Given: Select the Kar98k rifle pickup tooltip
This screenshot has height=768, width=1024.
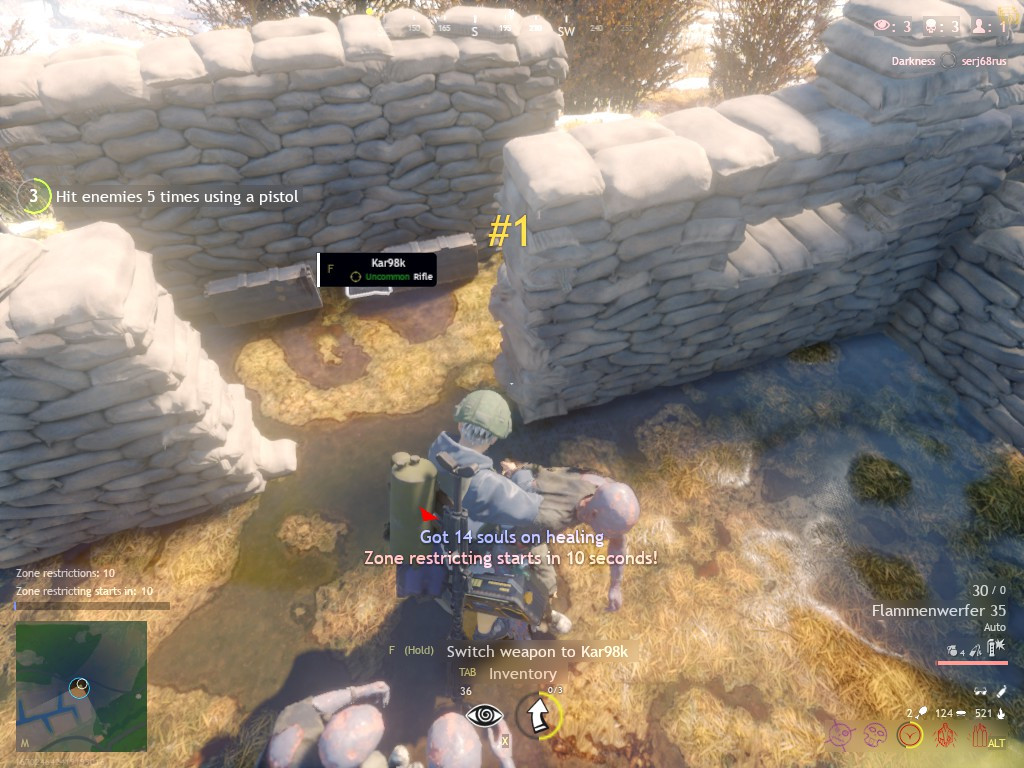Looking at the screenshot, I should 378,269.
